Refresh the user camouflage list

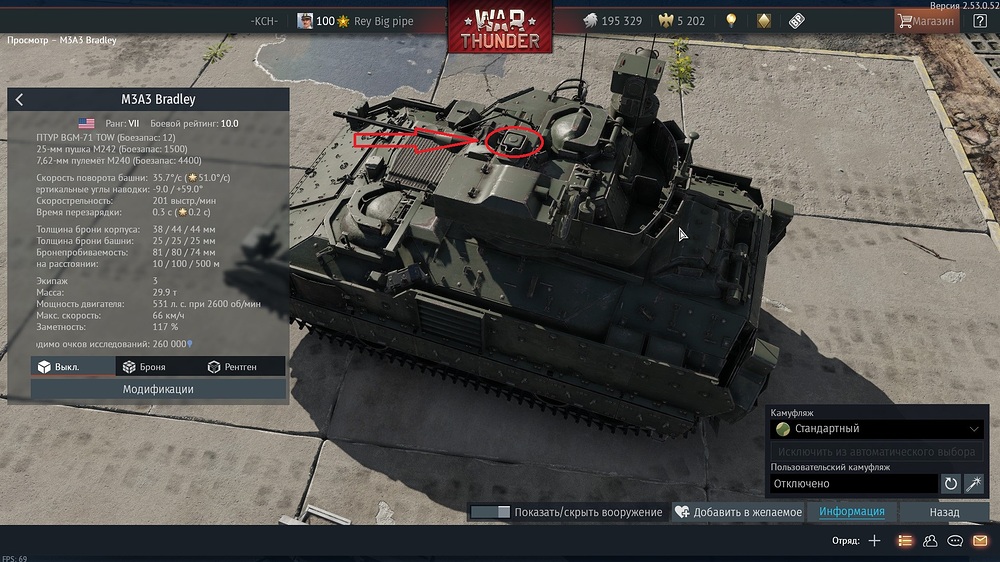(951, 484)
